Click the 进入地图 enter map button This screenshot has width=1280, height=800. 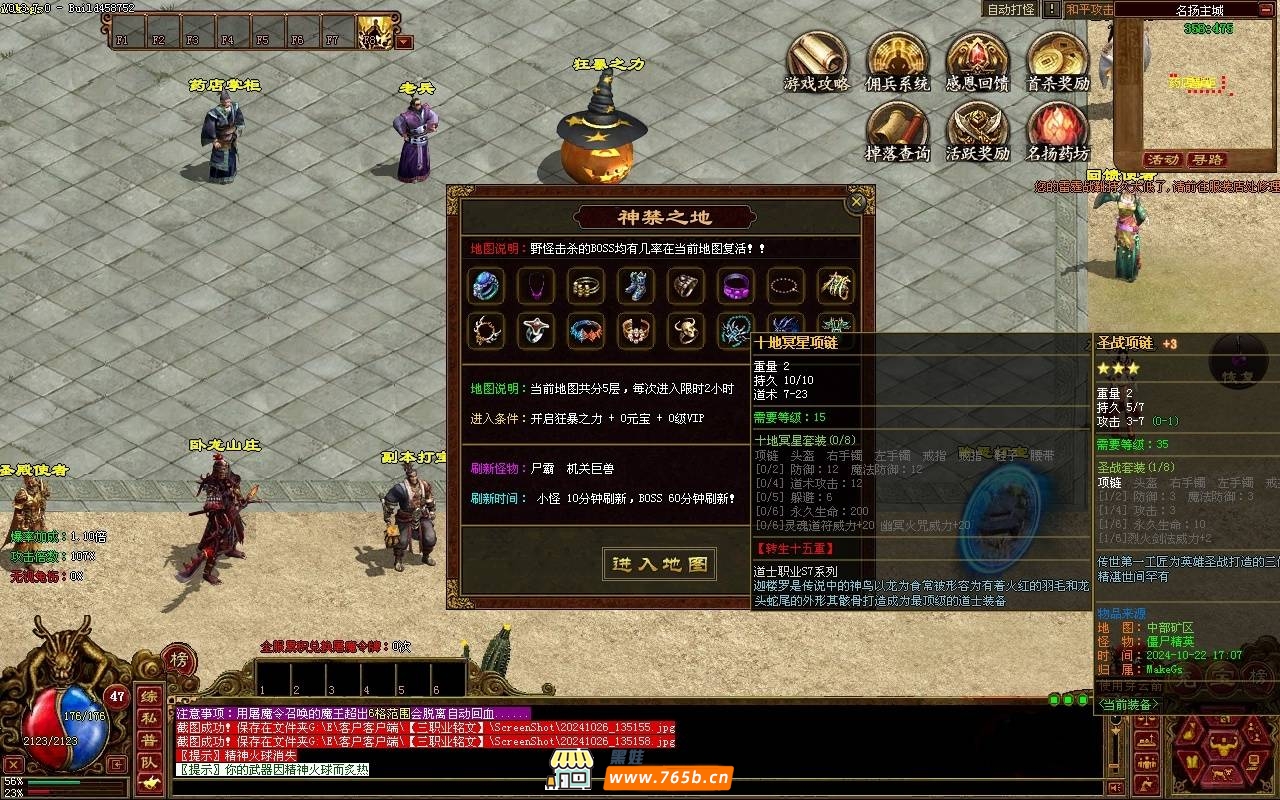660,564
